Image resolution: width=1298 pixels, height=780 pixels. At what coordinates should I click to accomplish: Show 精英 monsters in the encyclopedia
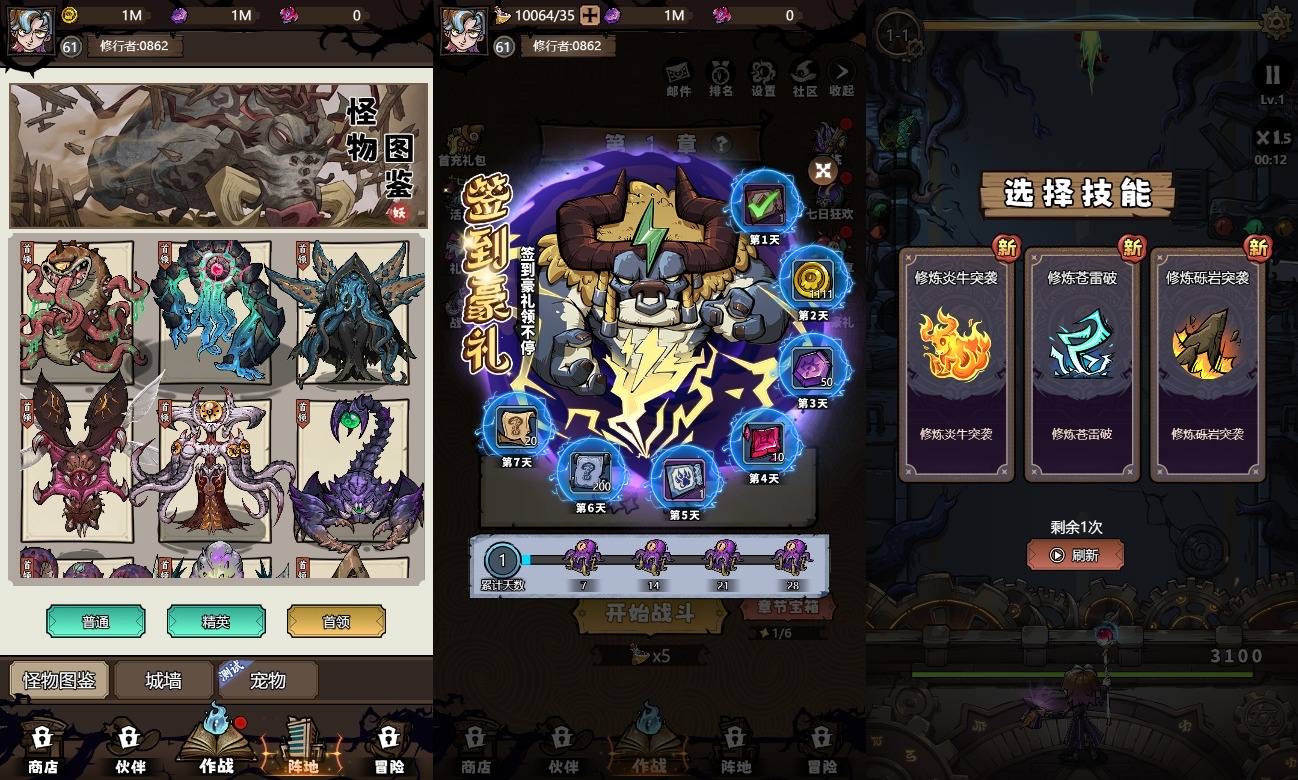pos(216,621)
